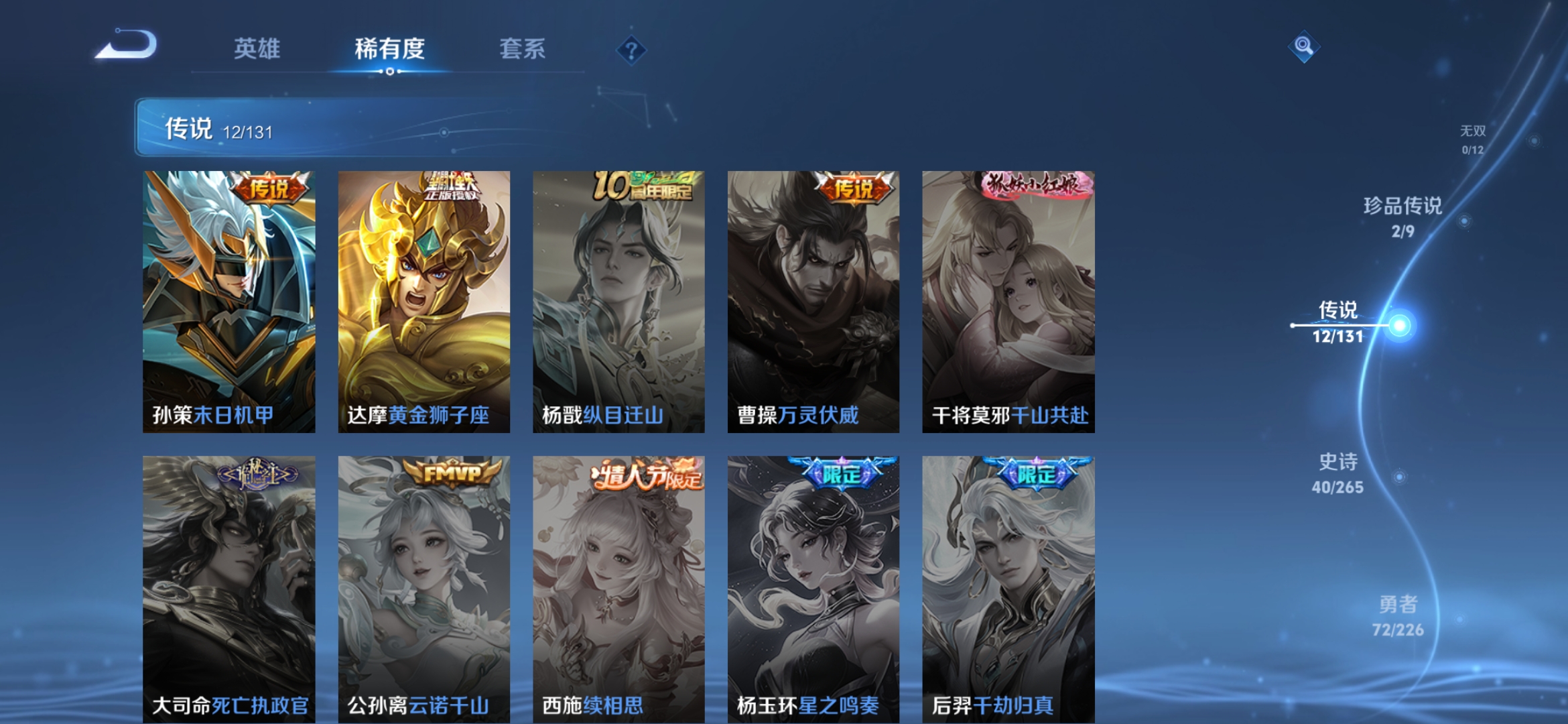Click the 限定 badge on 杨玉环星之鸣奏
Image resolution: width=1568 pixels, height=724 pixels.
pyautogui.click(x=834, y=473)
